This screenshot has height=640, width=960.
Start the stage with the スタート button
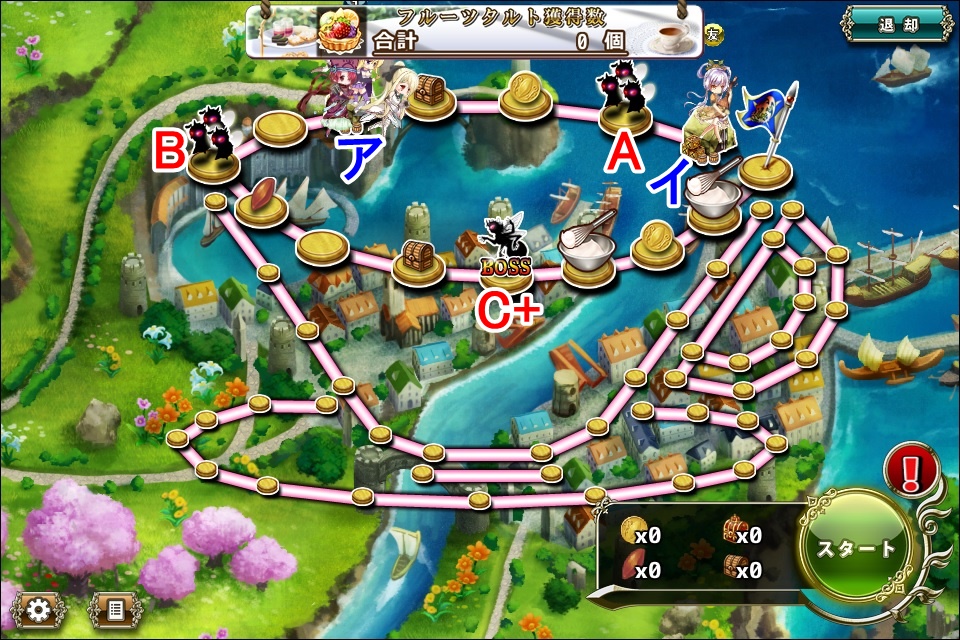pos(857,549)
